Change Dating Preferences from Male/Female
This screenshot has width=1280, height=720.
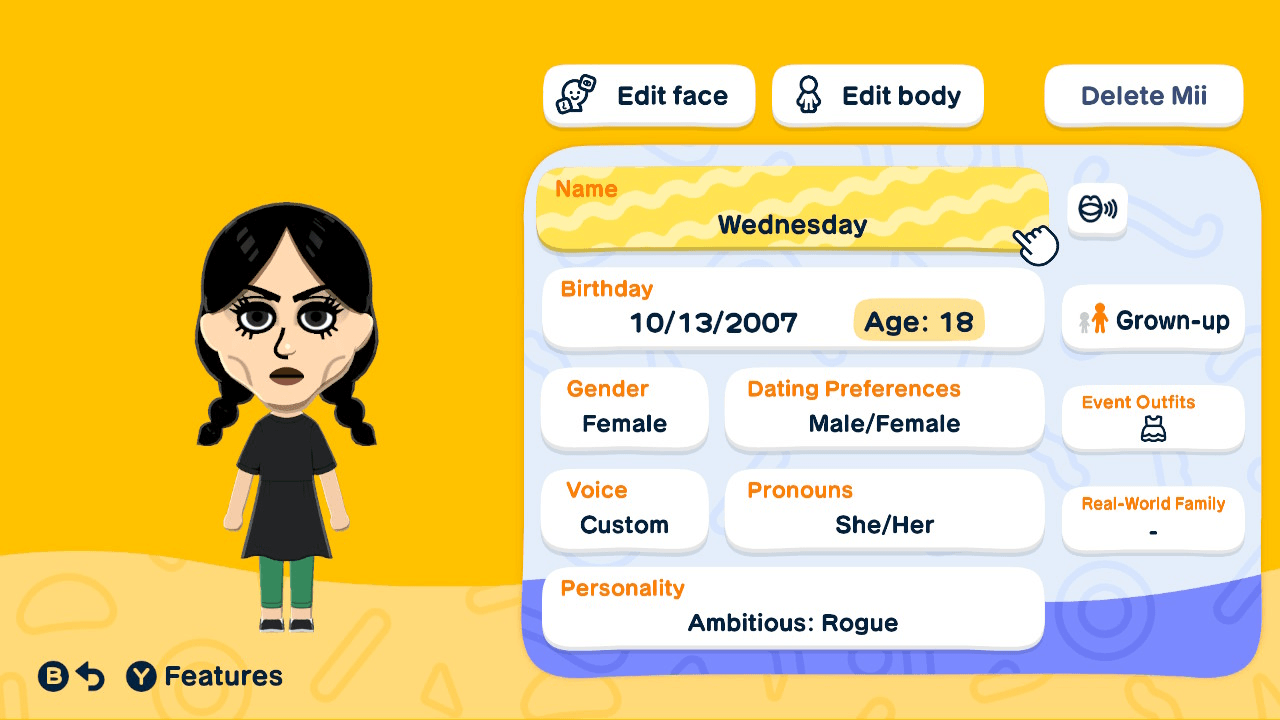[884, 408]
